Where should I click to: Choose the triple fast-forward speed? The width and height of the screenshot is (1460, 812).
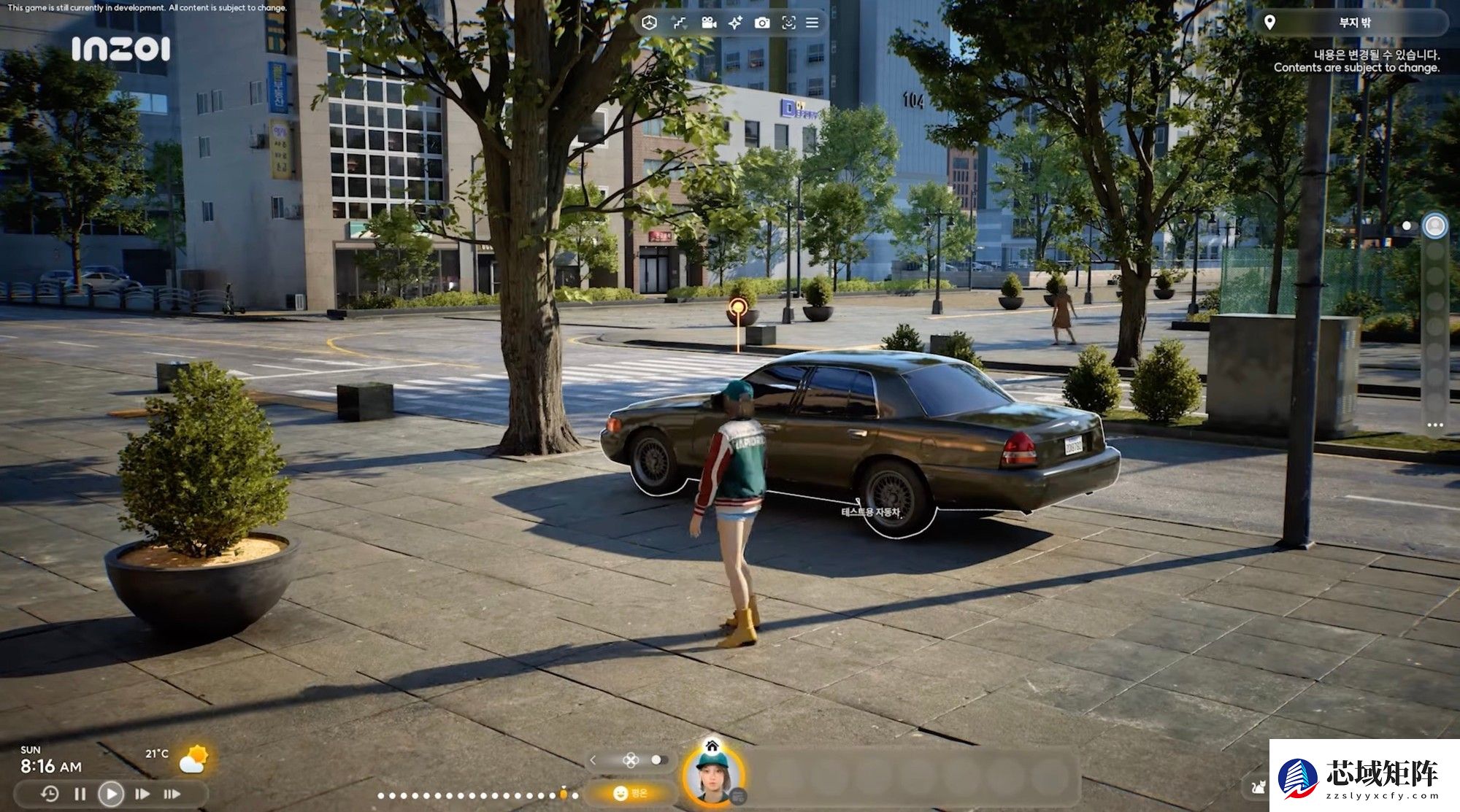(x=172, y=794)
